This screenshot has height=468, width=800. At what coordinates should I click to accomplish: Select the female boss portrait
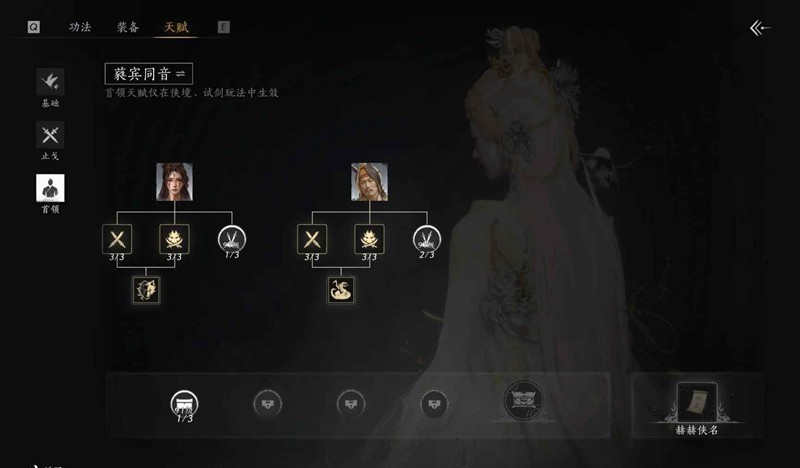(x=174, y=181)
